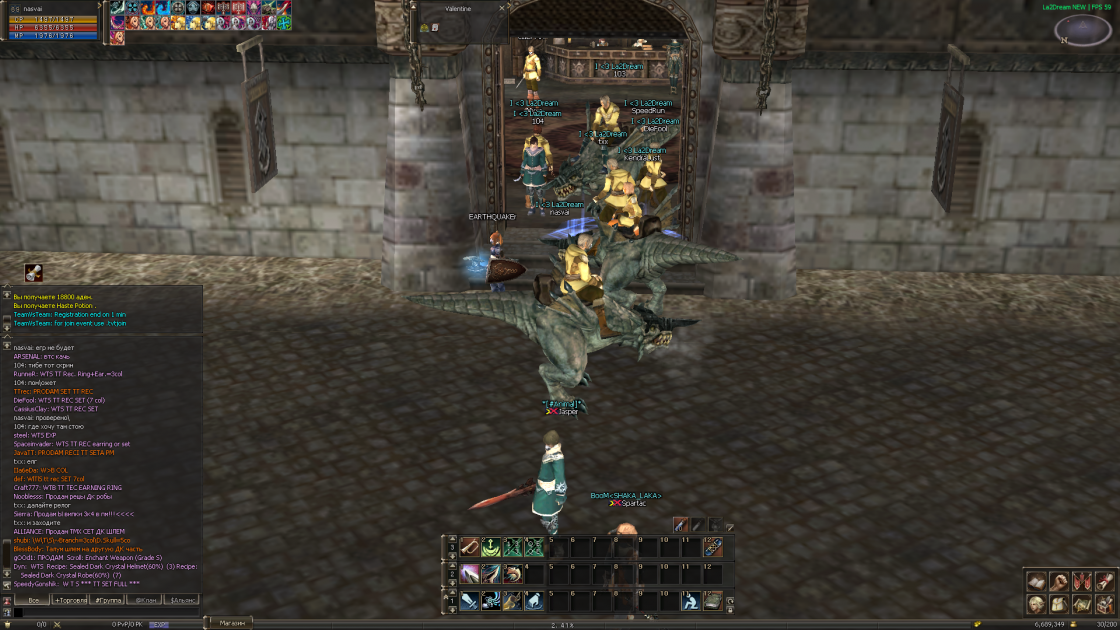The height and width of the screenshot is (630, 1120).
Task: Activate the sitting figure action in slot 11
Action: 689,601
